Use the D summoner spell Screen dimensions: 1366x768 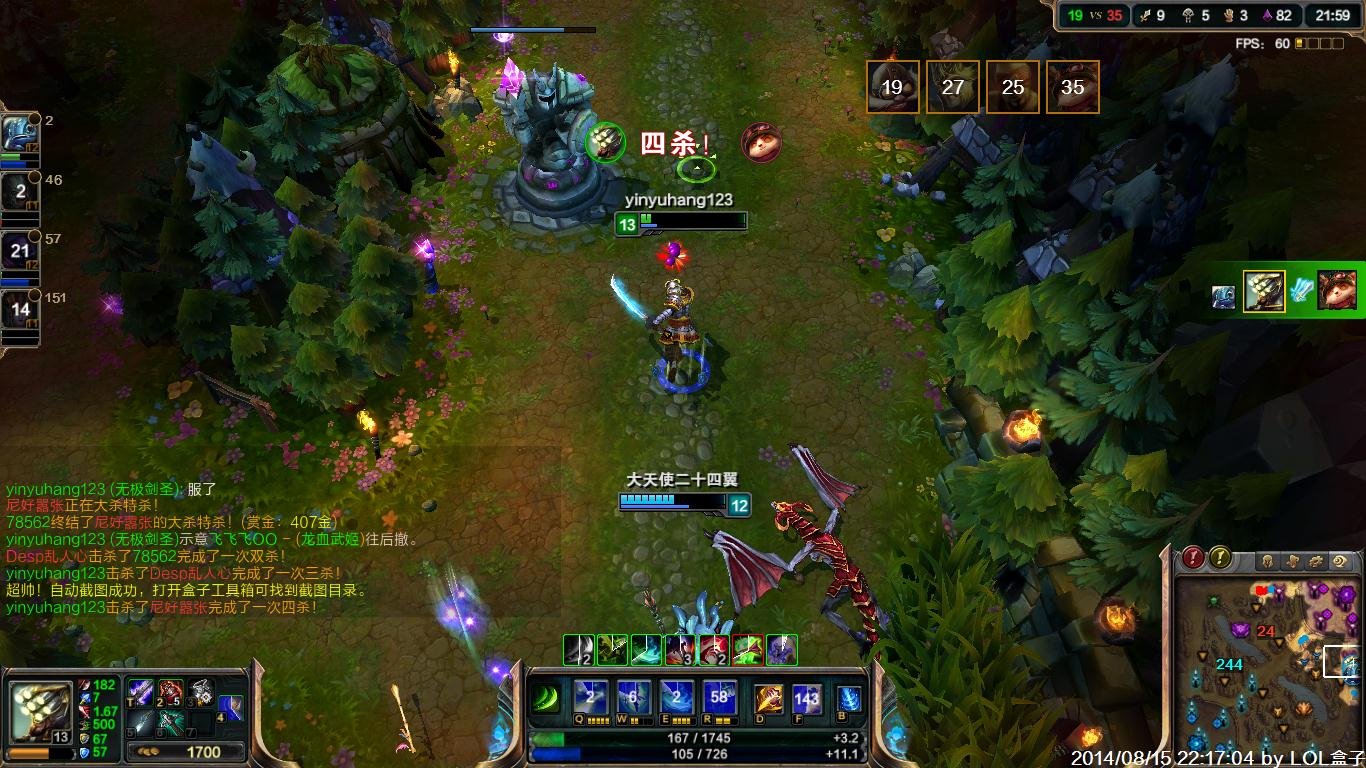coord(768,698)
